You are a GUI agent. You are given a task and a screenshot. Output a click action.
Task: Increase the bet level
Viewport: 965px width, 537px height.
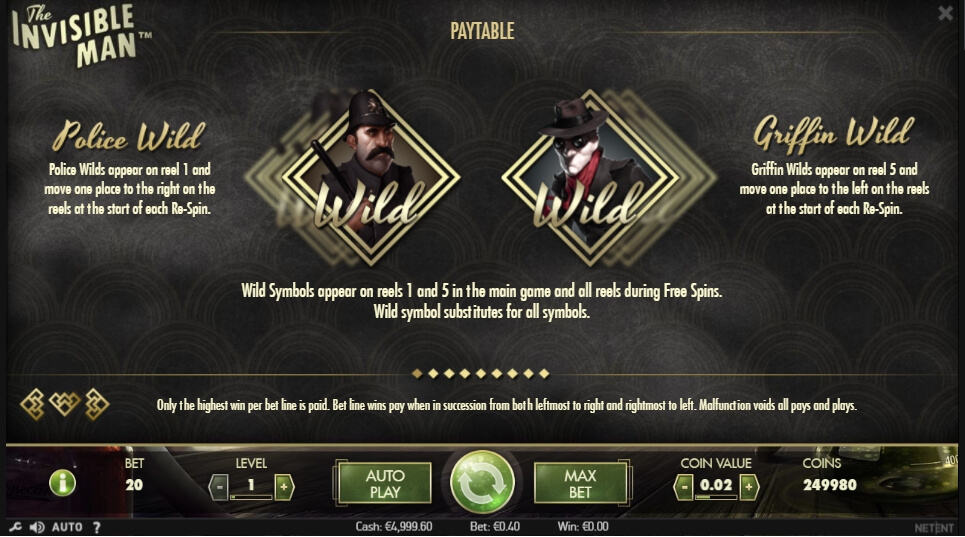tap(284, 487)
